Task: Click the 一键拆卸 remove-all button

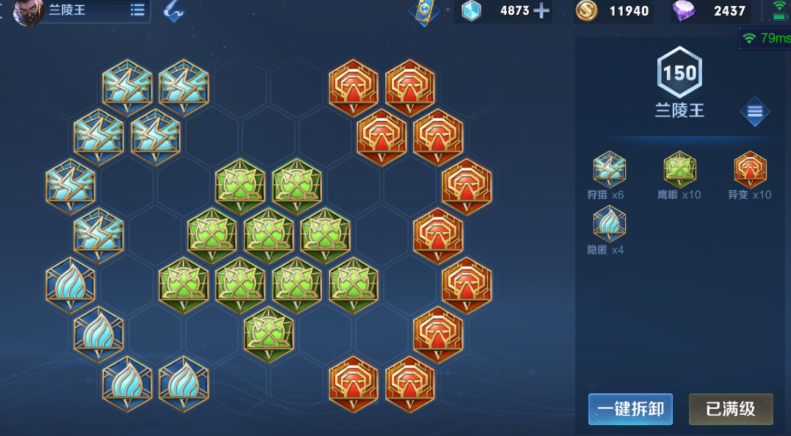Action: pyautogui.click(x=630, y=408)
